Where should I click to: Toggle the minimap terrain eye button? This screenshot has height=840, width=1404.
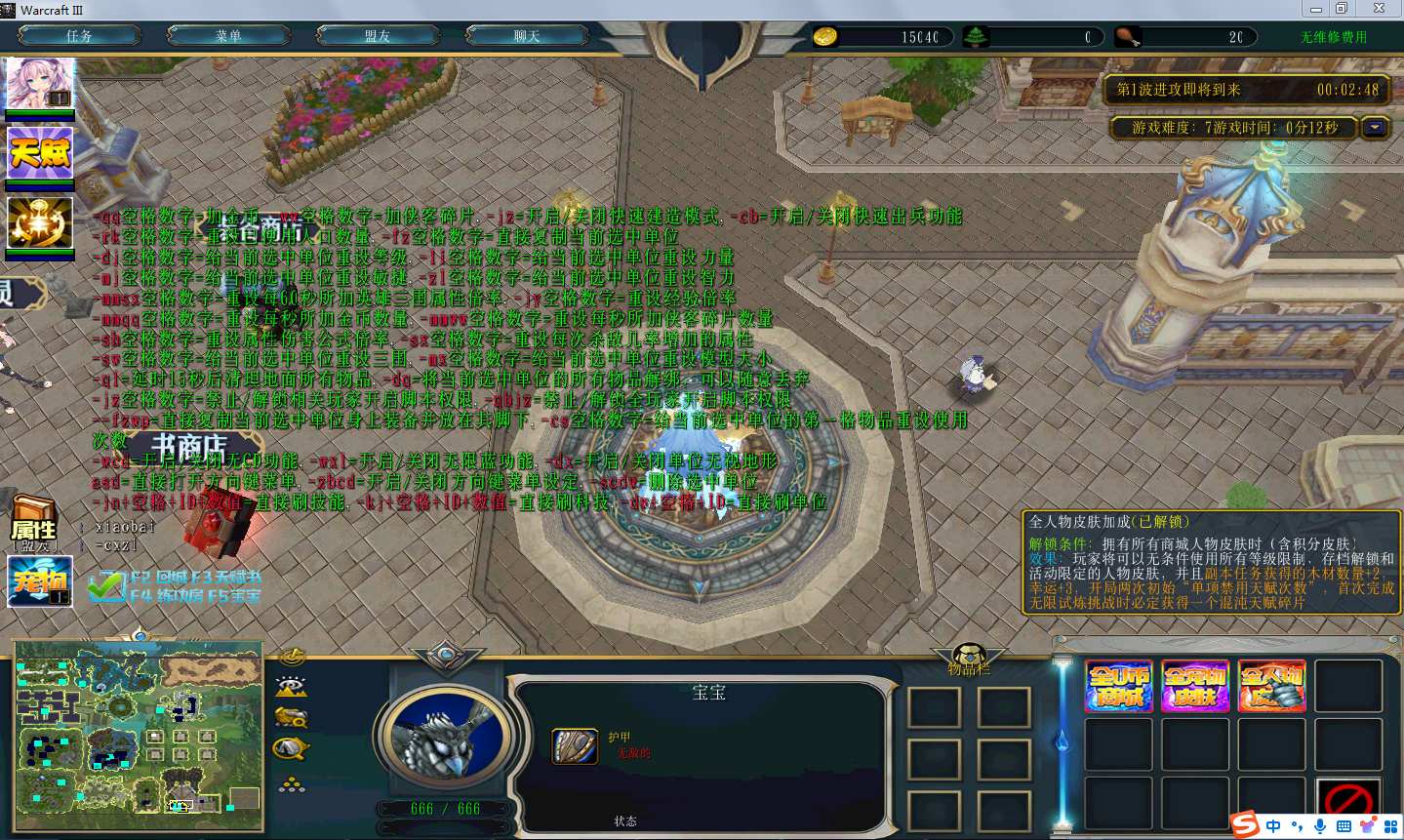(x=292, y=687)
